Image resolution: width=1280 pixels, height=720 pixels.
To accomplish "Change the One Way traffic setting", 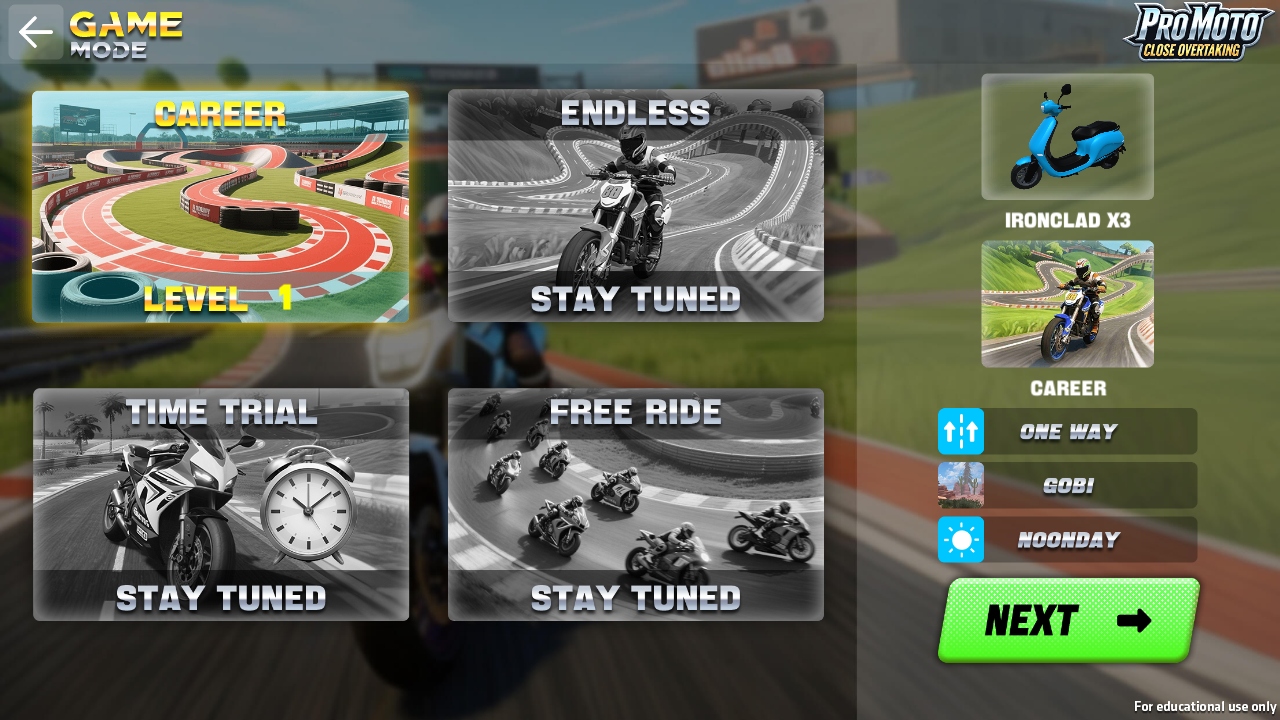I will (1067, 431).
